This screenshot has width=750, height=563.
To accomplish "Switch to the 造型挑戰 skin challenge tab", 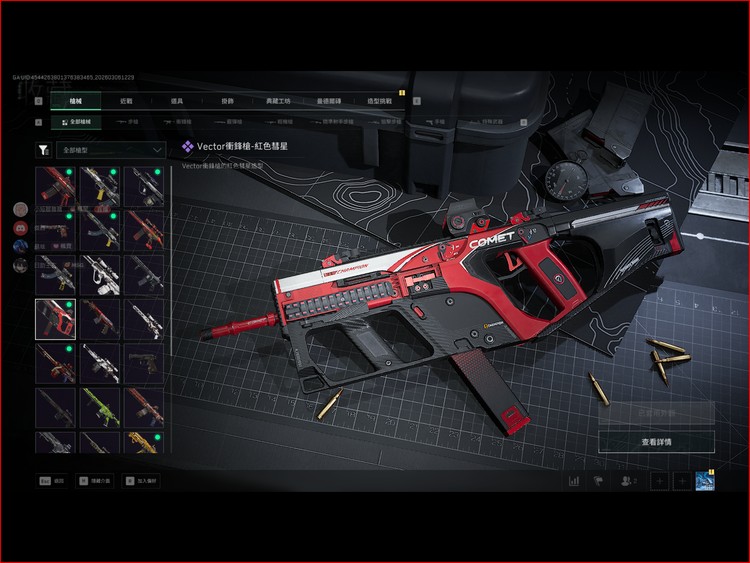I will [381, 101].
